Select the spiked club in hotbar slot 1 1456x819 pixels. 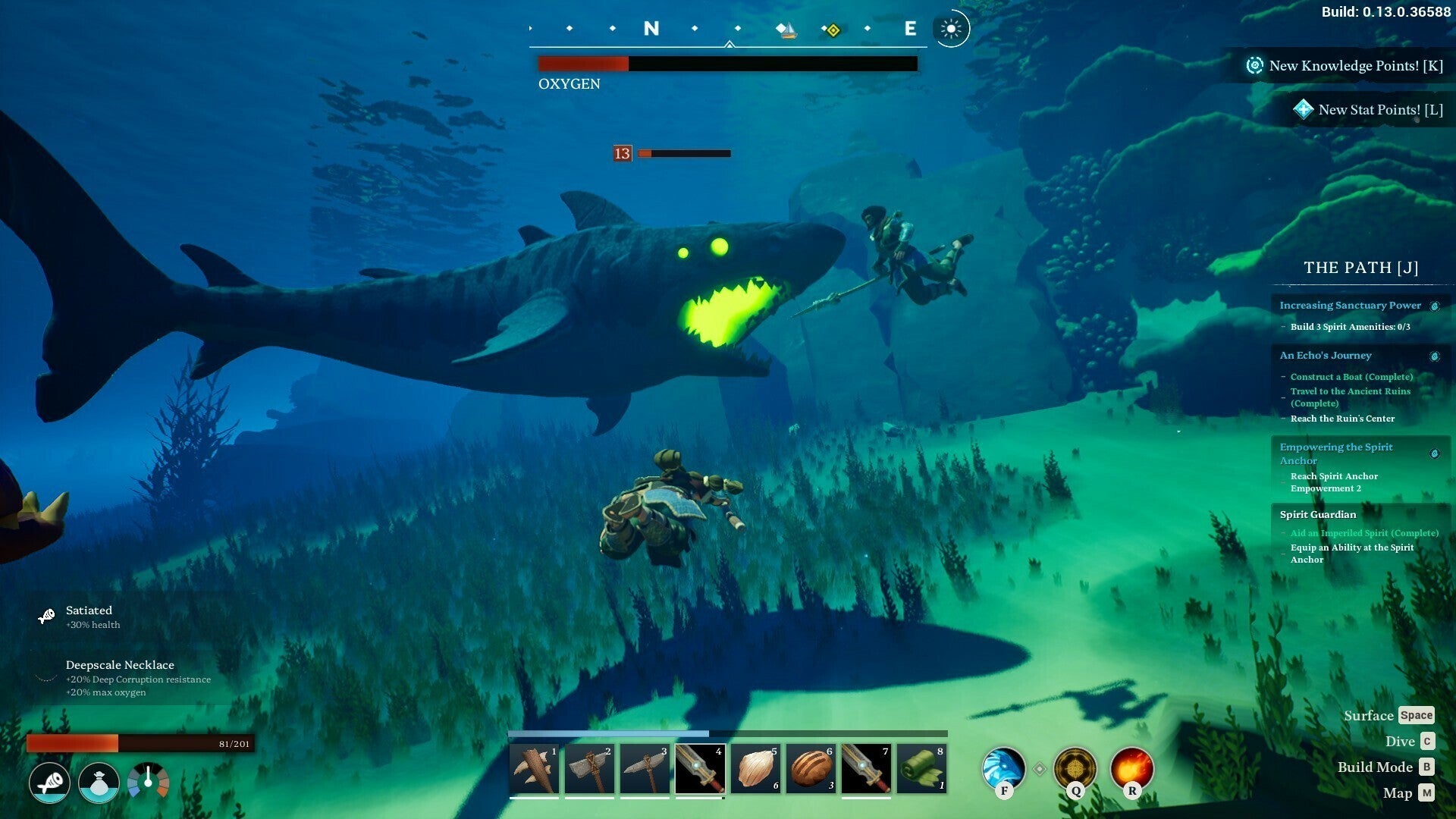point(534,769)
